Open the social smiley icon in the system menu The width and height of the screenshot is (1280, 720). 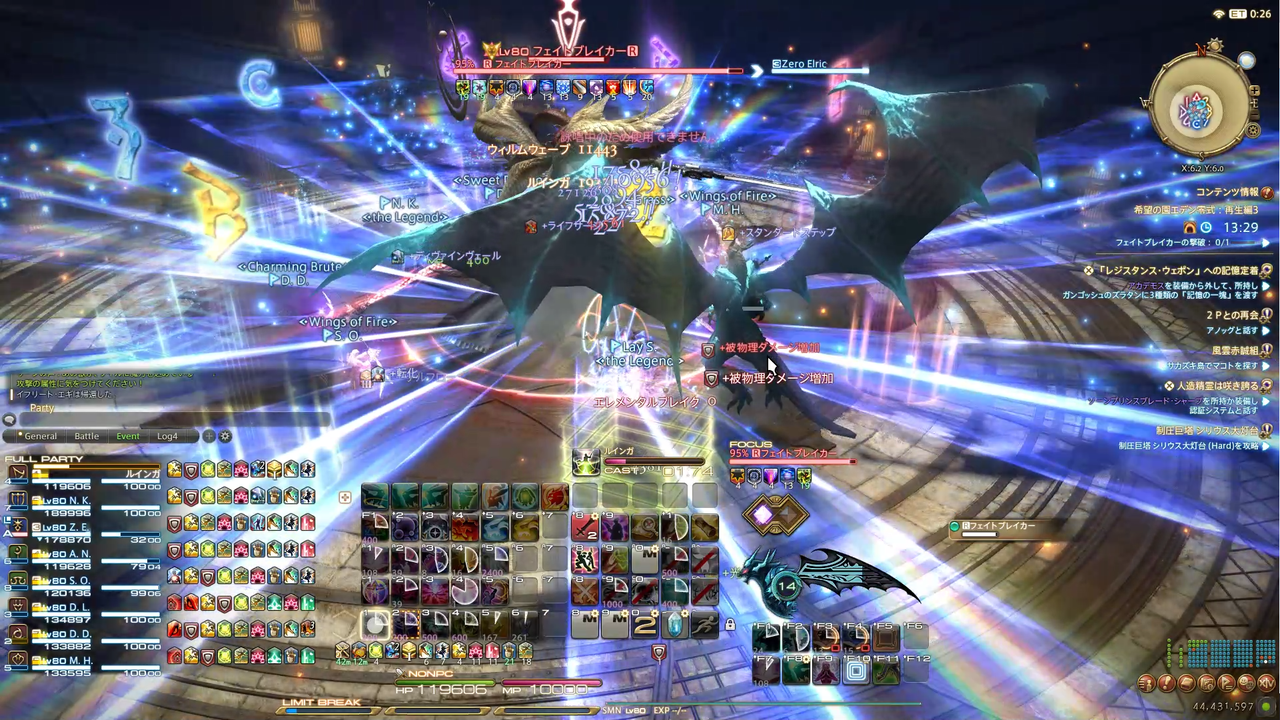[x=1246, y=683]
